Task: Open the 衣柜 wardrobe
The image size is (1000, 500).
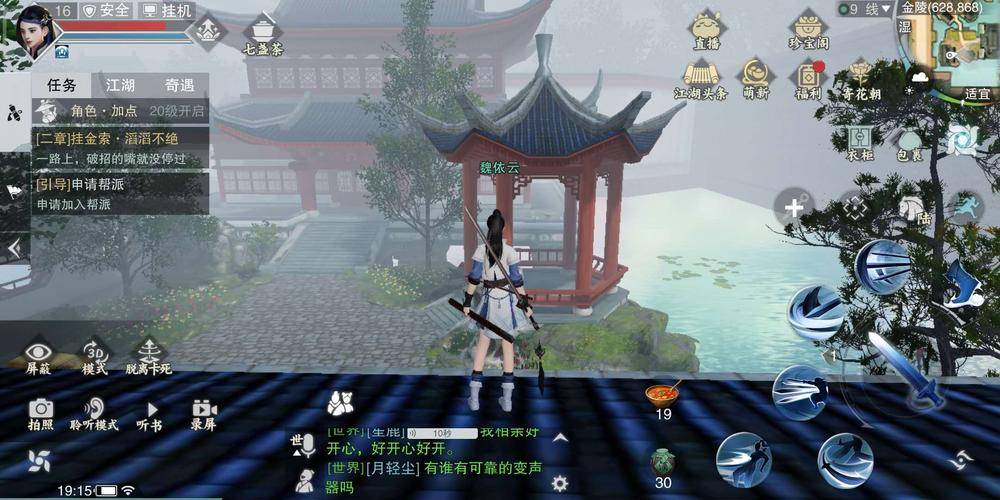Action: click(859, 142)
